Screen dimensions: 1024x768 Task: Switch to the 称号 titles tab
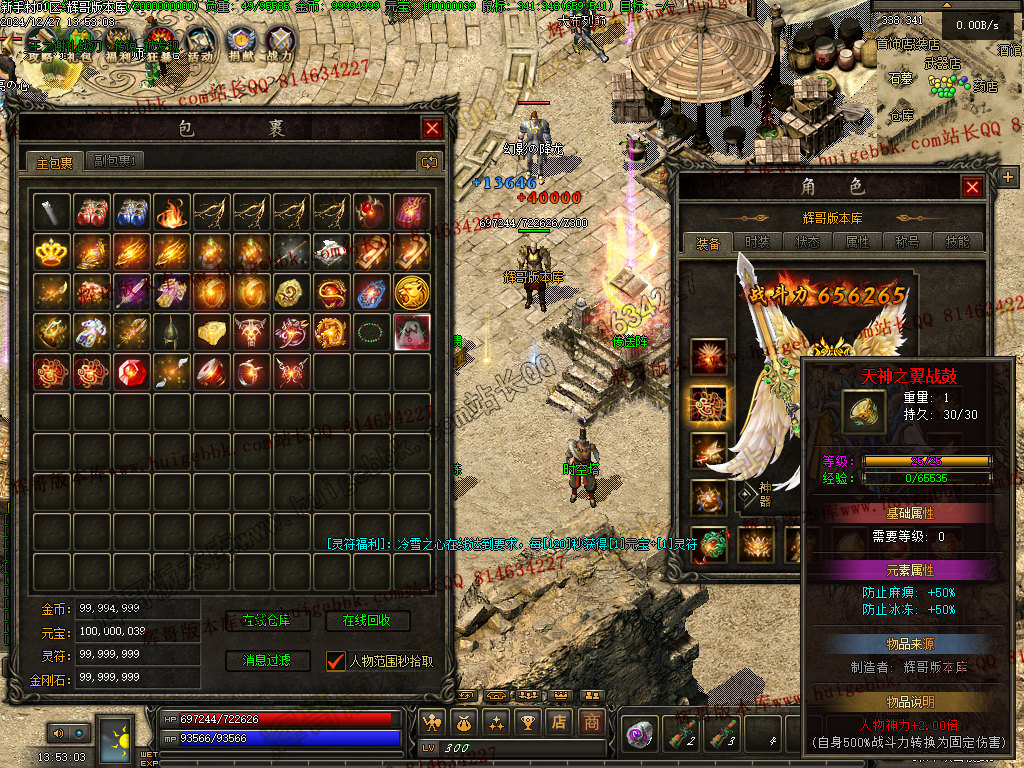(x=908, y=242)
